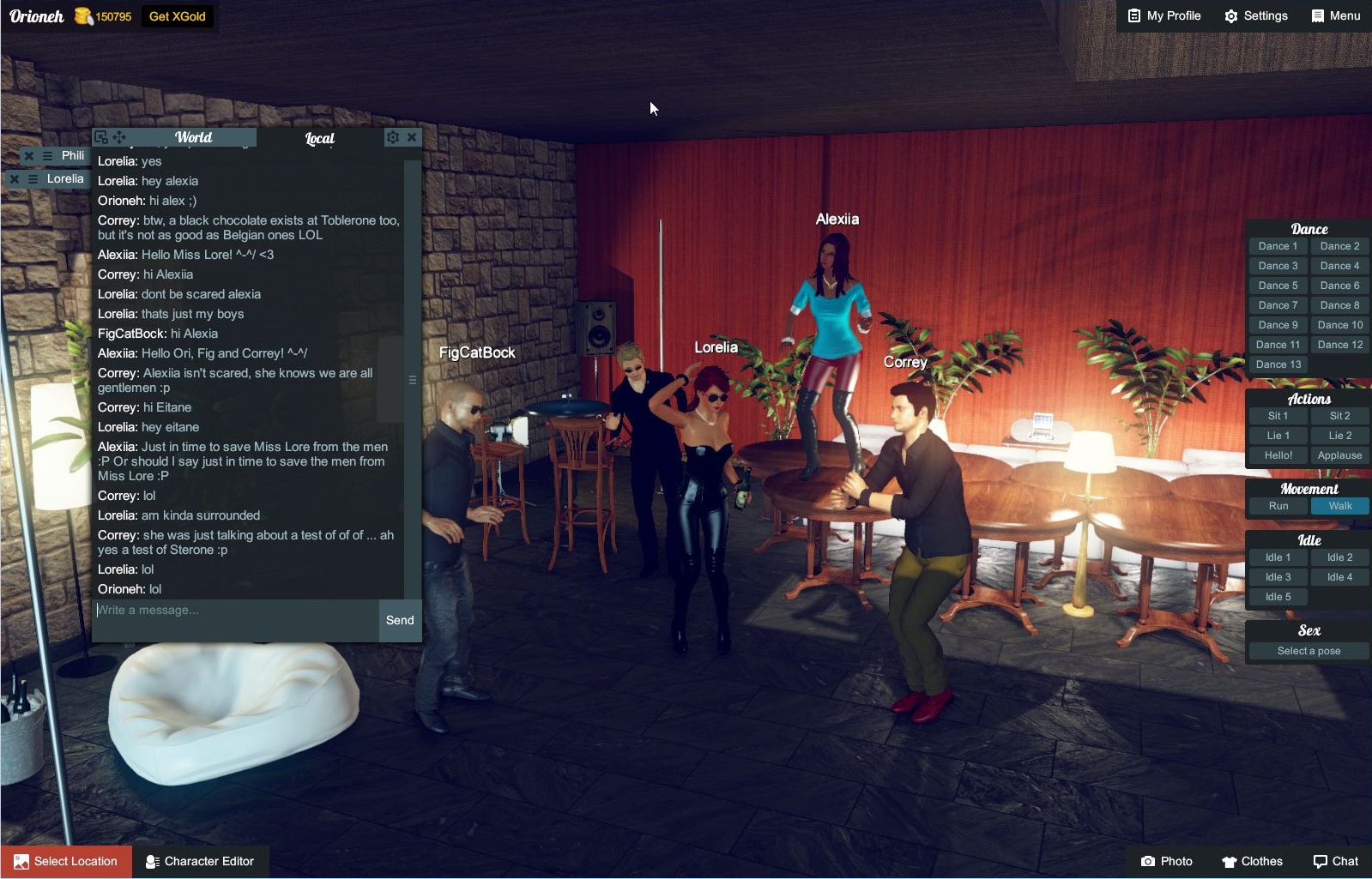
Task: Click the chat pop-out icon
Action: click(x=102, y=137)
